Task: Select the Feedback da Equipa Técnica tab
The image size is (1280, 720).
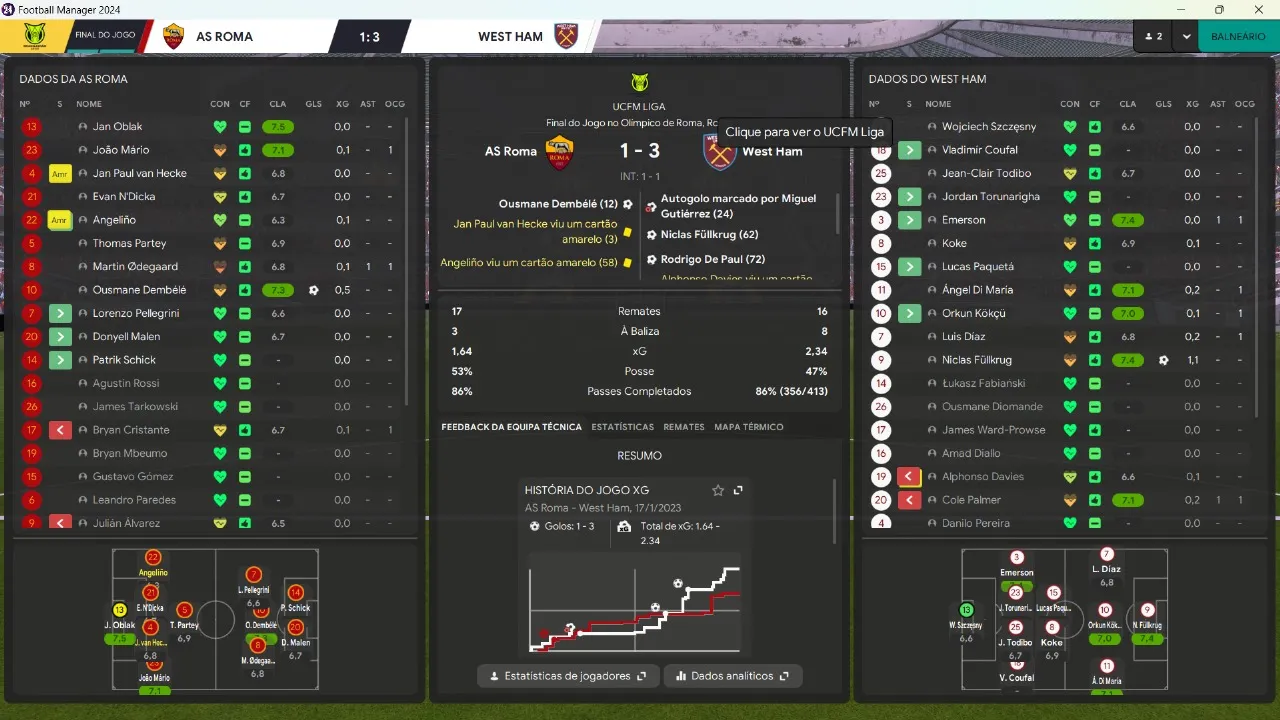Action: (511, 427)
